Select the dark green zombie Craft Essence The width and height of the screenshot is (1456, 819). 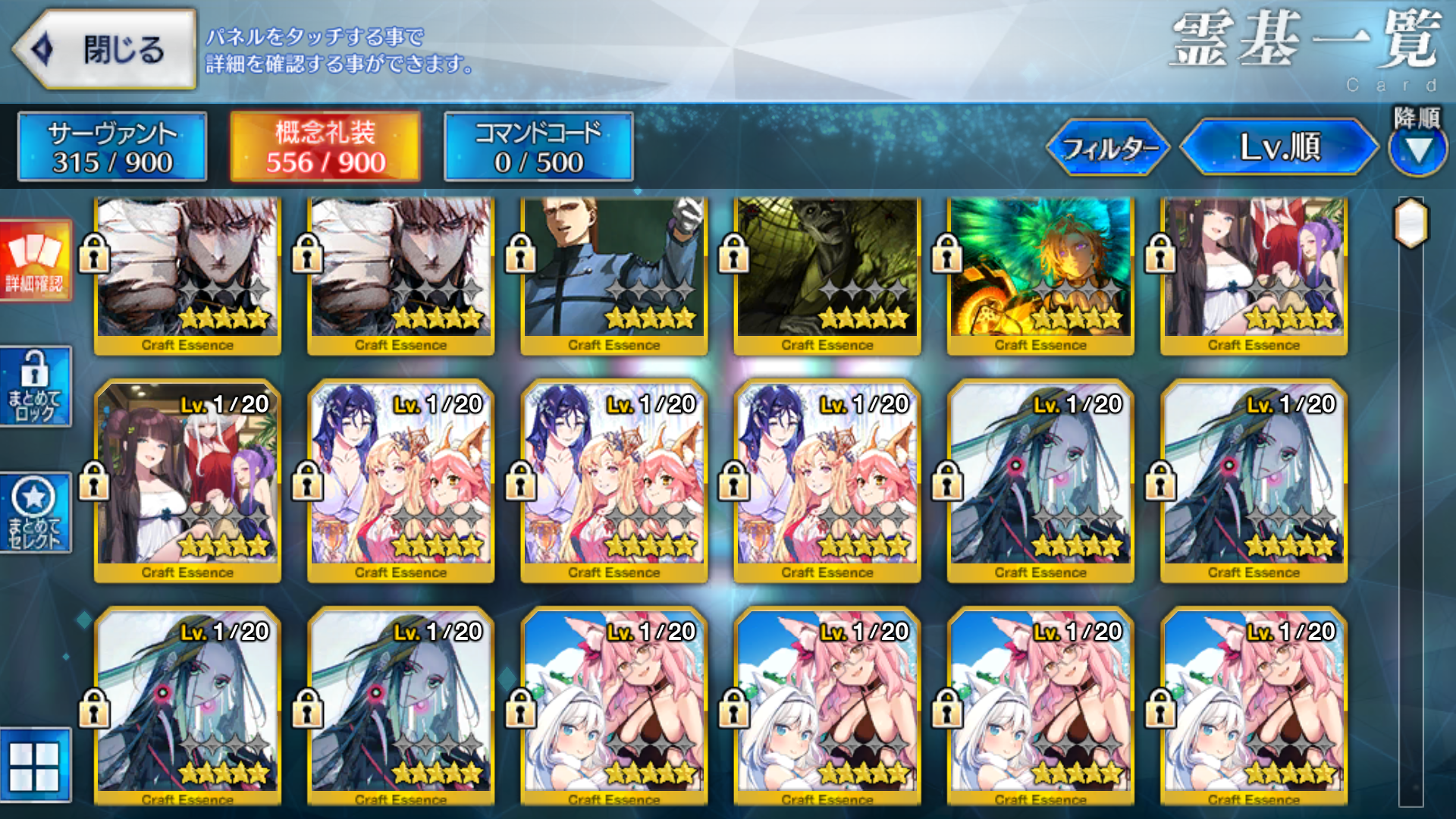[x=827, y=273]
